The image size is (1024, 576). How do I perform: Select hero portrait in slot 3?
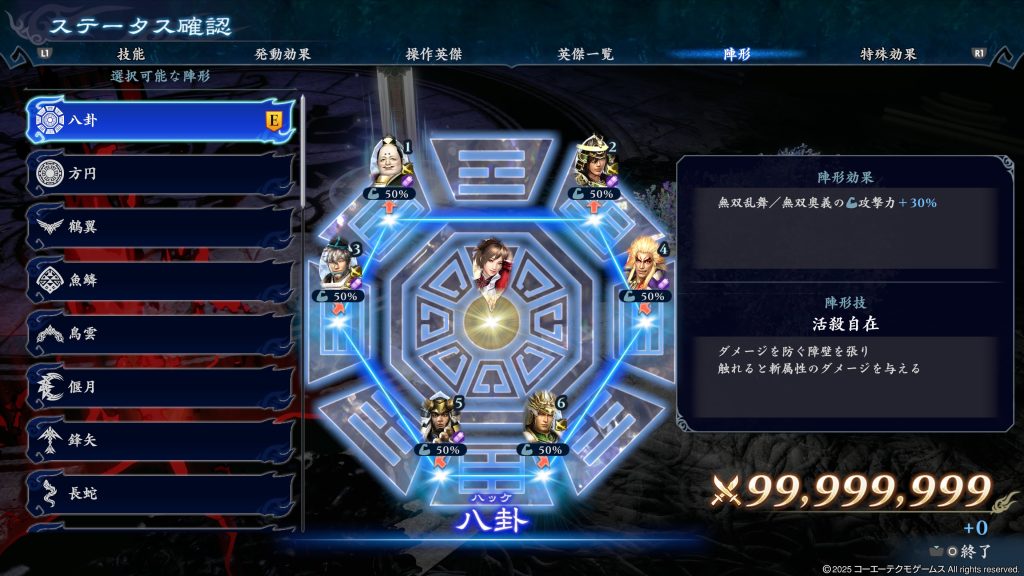point(340,265)
